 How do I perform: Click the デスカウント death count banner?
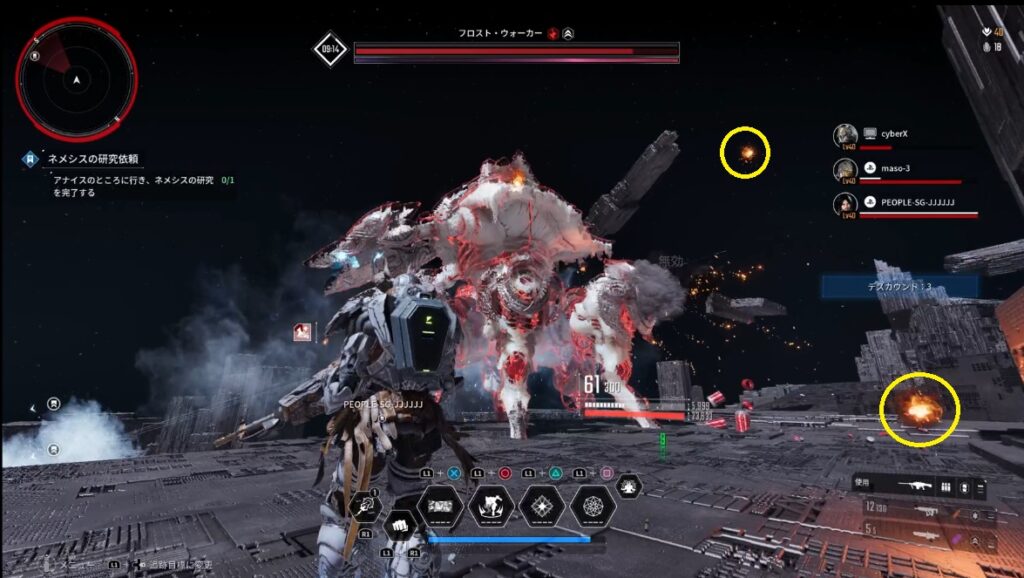(899, 286)
